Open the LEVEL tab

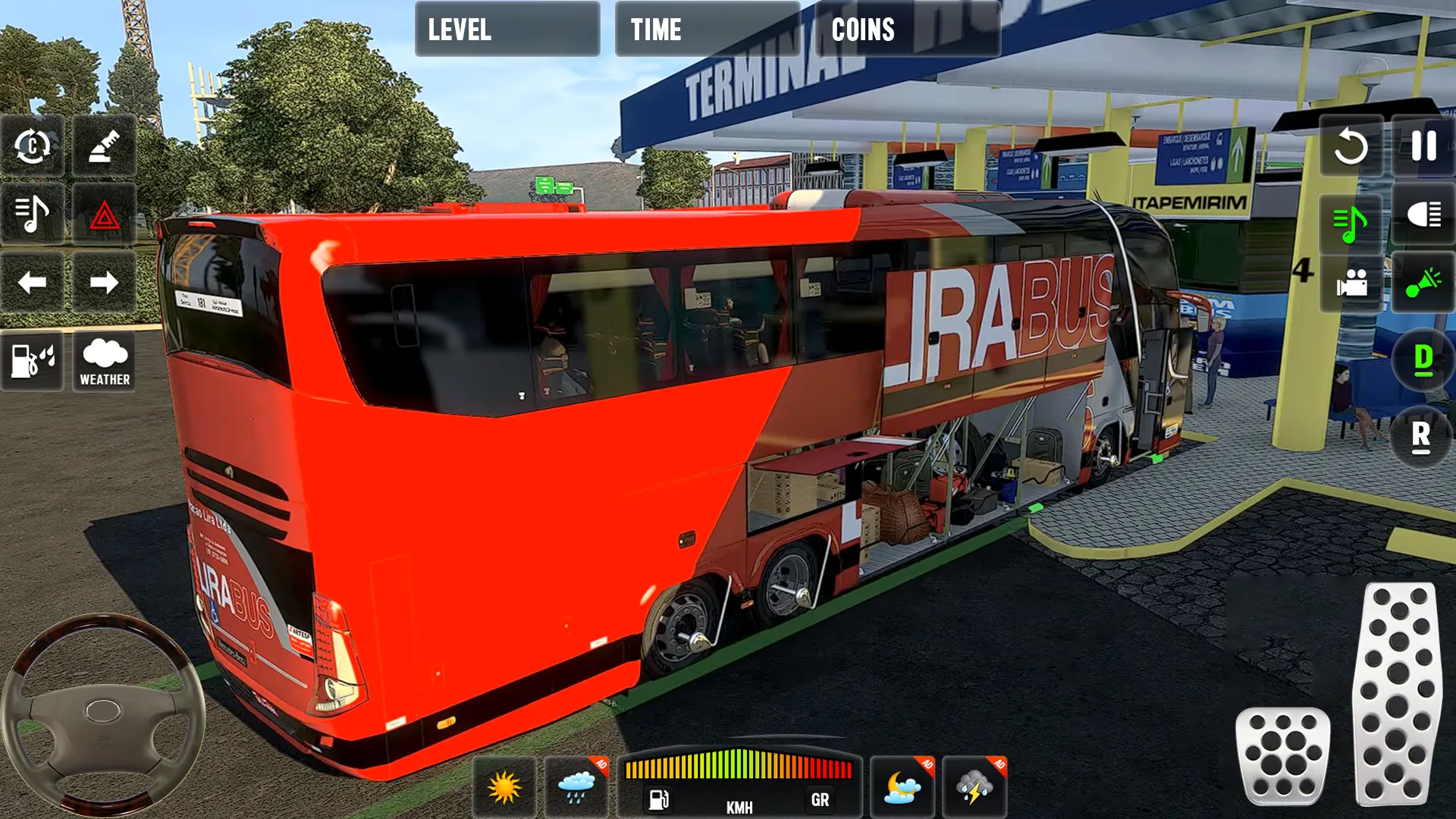pyautogui.click(x=507, y=30)
